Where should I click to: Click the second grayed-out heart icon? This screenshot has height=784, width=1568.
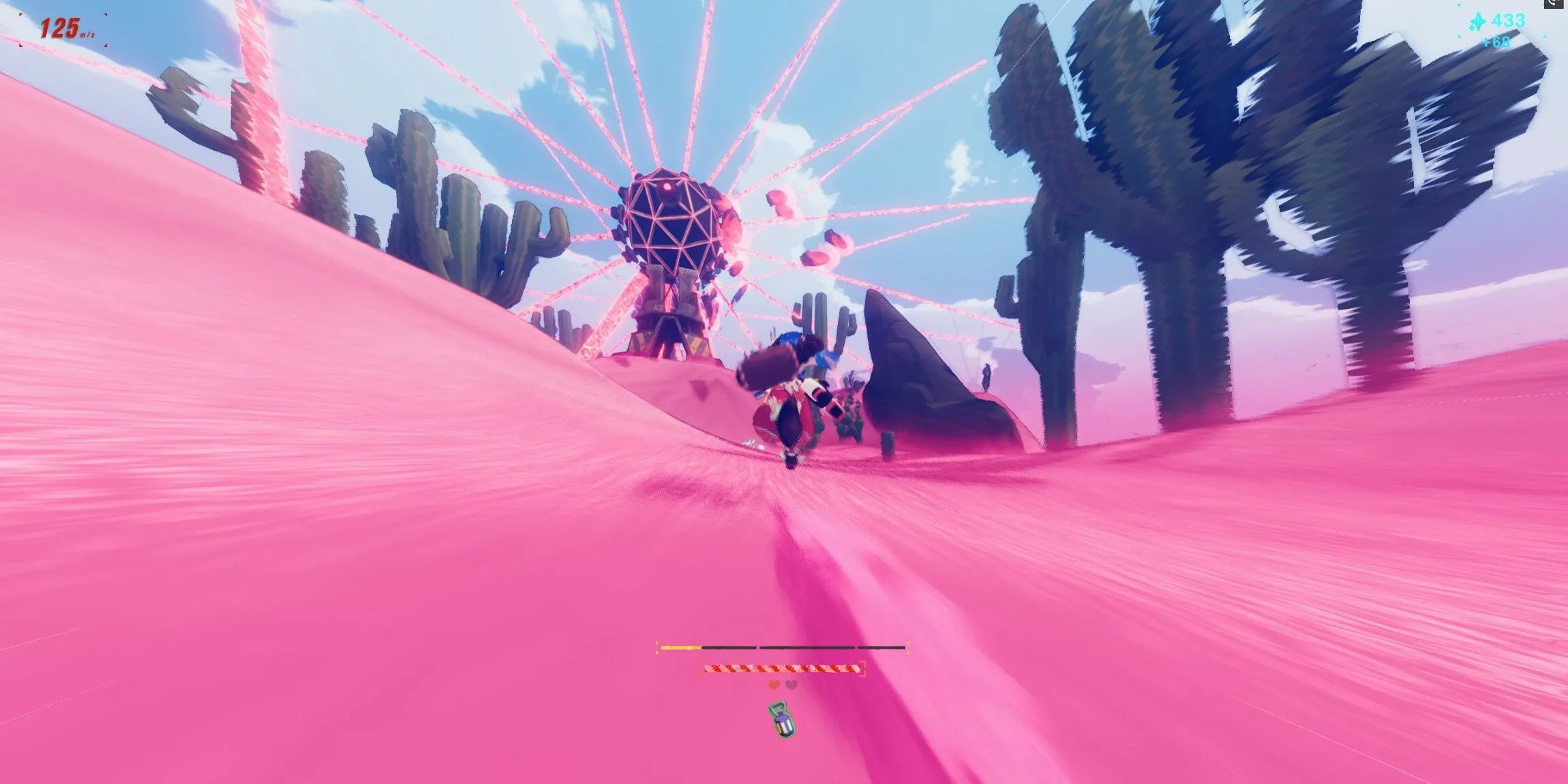[x=791, y=684]
